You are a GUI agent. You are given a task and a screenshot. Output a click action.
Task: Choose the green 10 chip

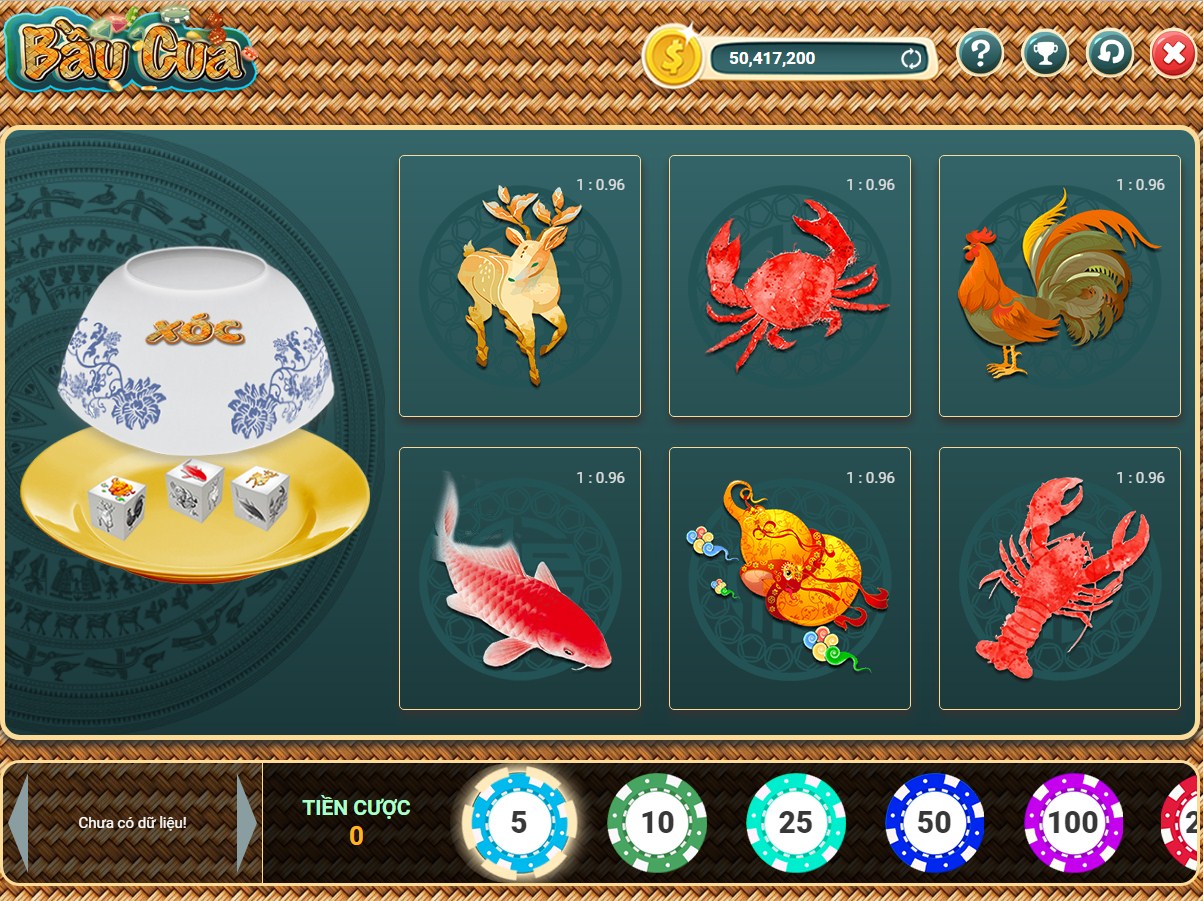click(x=657, y=822)
